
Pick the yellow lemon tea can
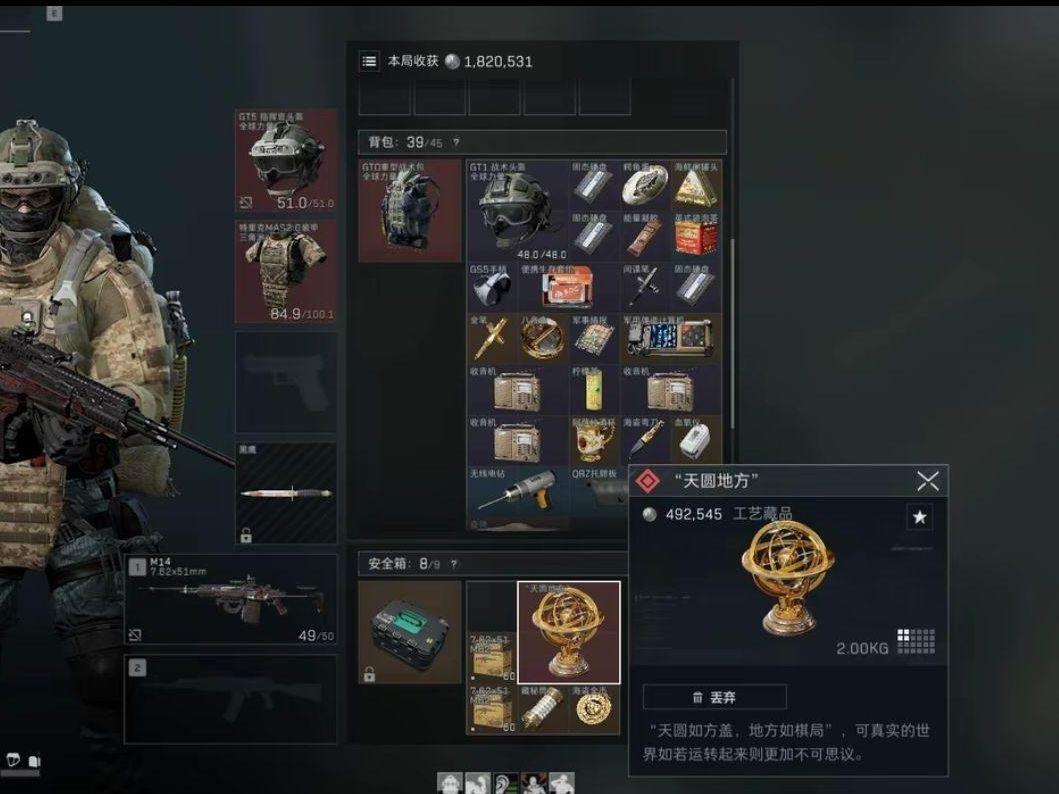pos(594,390)
